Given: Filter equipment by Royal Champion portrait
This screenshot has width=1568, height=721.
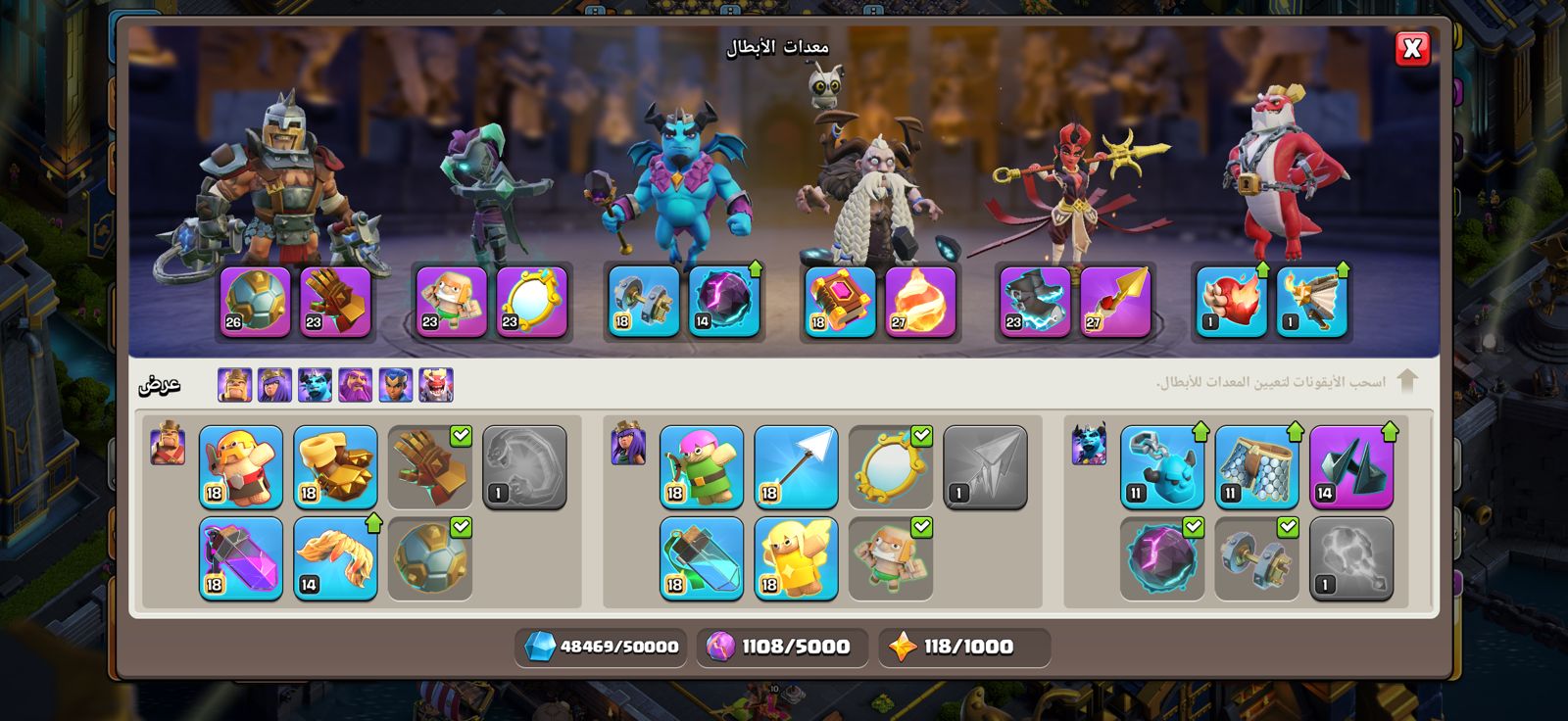Looking at the screenshot, I should point(396,385).
